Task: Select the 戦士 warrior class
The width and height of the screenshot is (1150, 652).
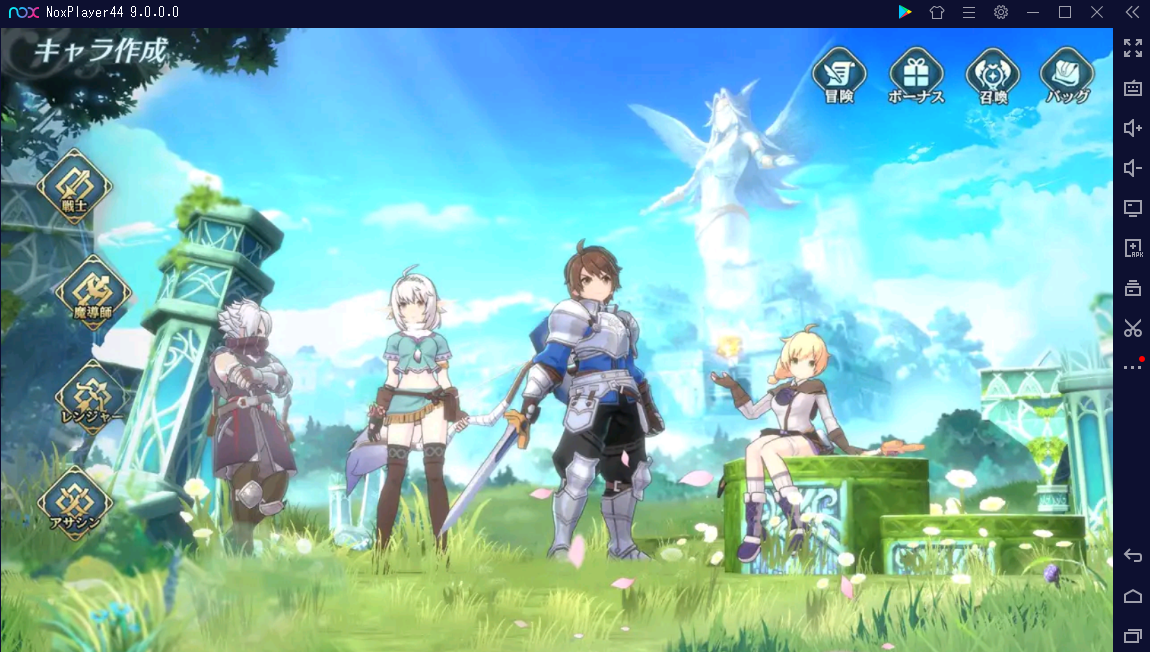Action: (x=75, y=186)
